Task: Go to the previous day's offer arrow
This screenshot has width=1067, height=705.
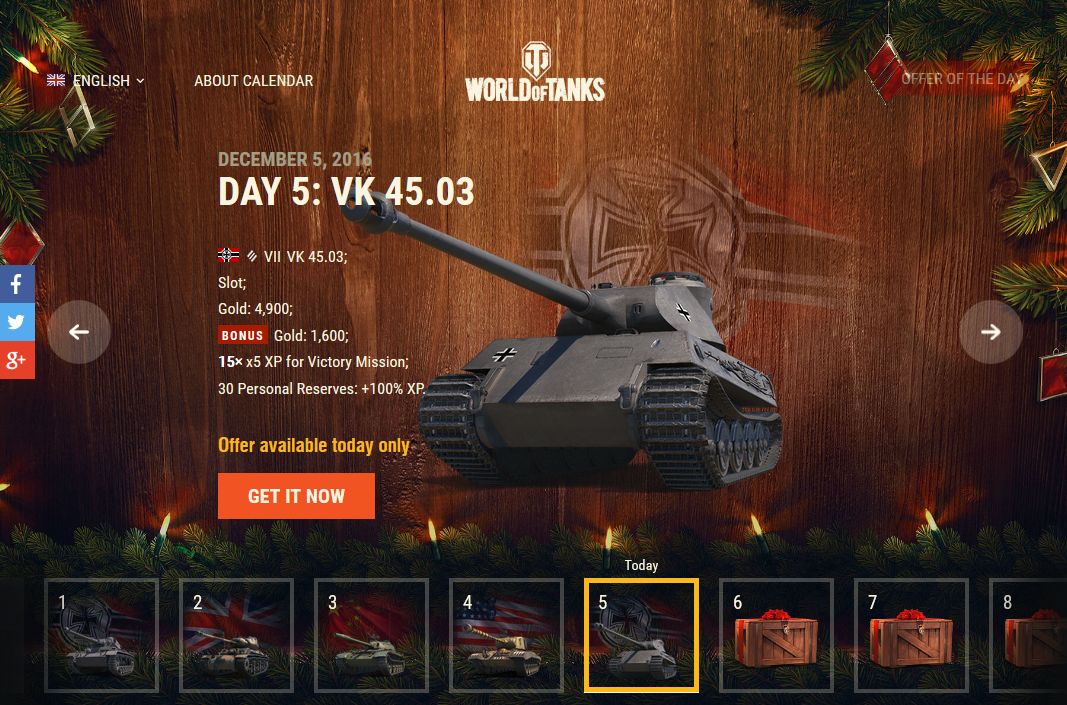Action: (x=79, y=332)
